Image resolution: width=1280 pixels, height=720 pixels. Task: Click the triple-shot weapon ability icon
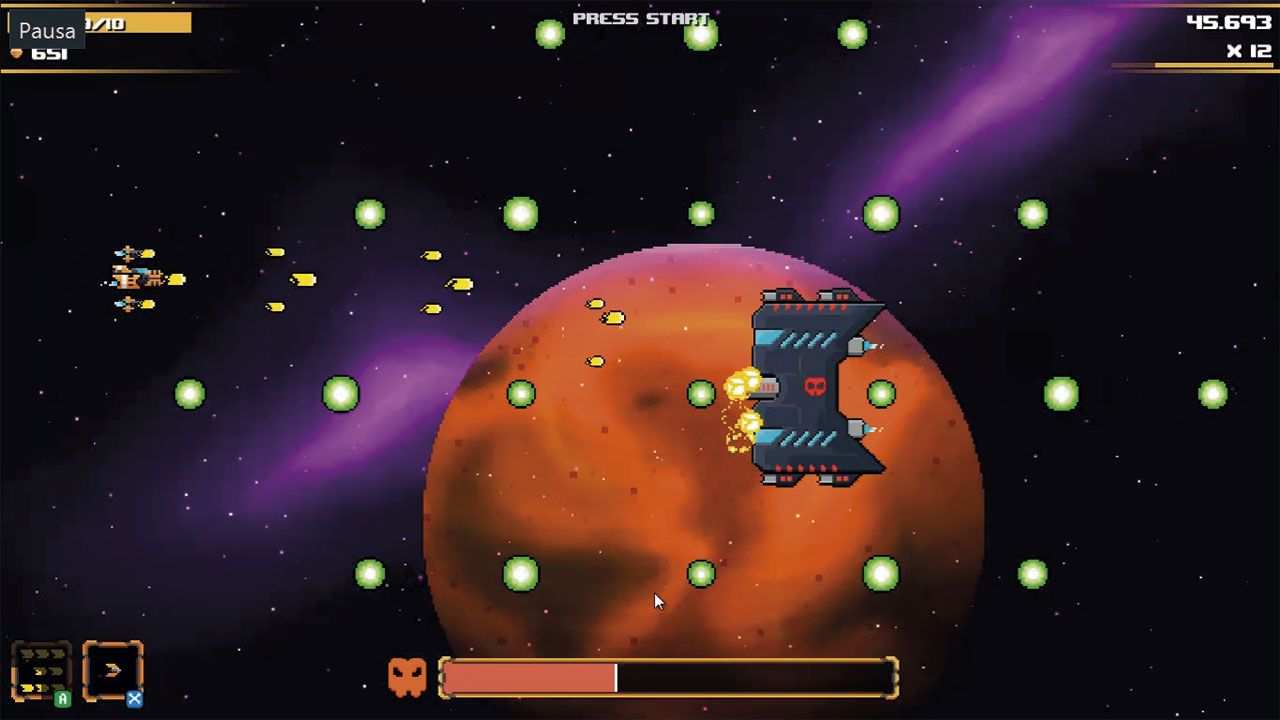(40, 672)
